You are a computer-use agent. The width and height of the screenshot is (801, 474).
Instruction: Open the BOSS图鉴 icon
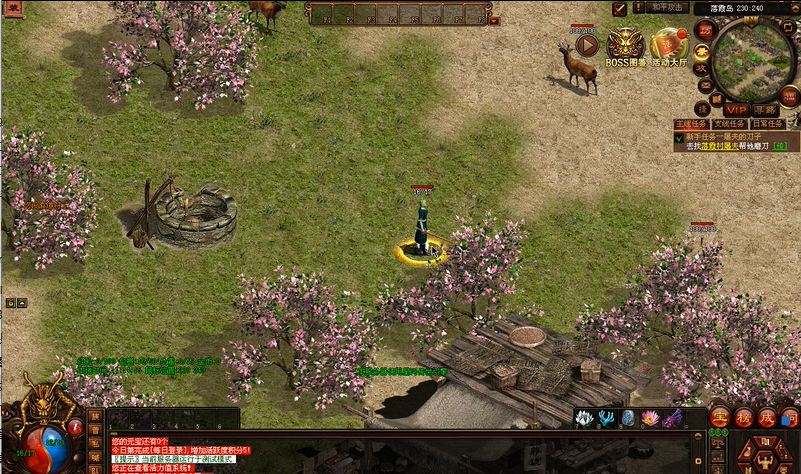click(x=626, y=46)
